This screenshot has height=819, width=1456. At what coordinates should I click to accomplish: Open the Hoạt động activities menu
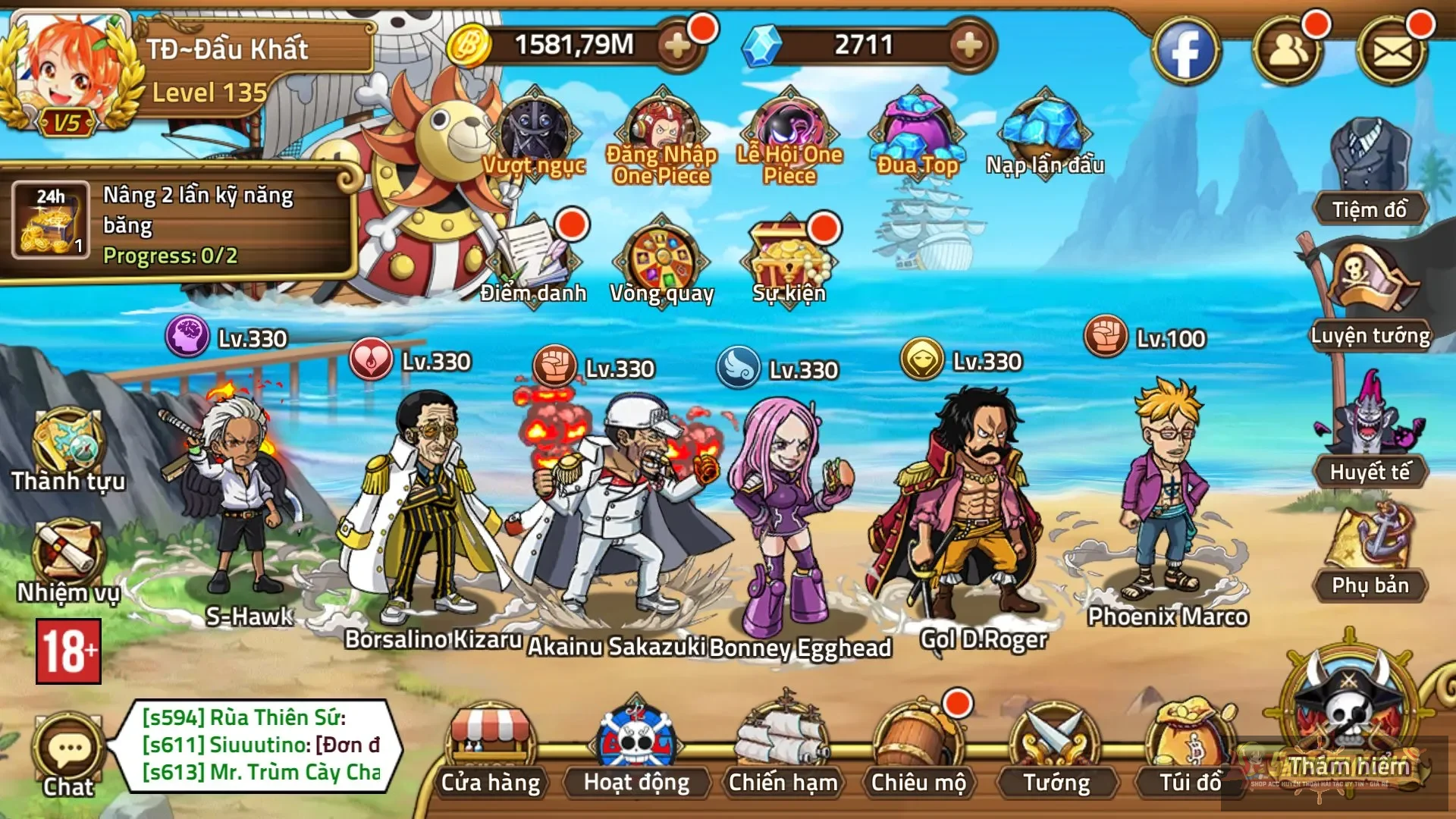click(636, 747)
